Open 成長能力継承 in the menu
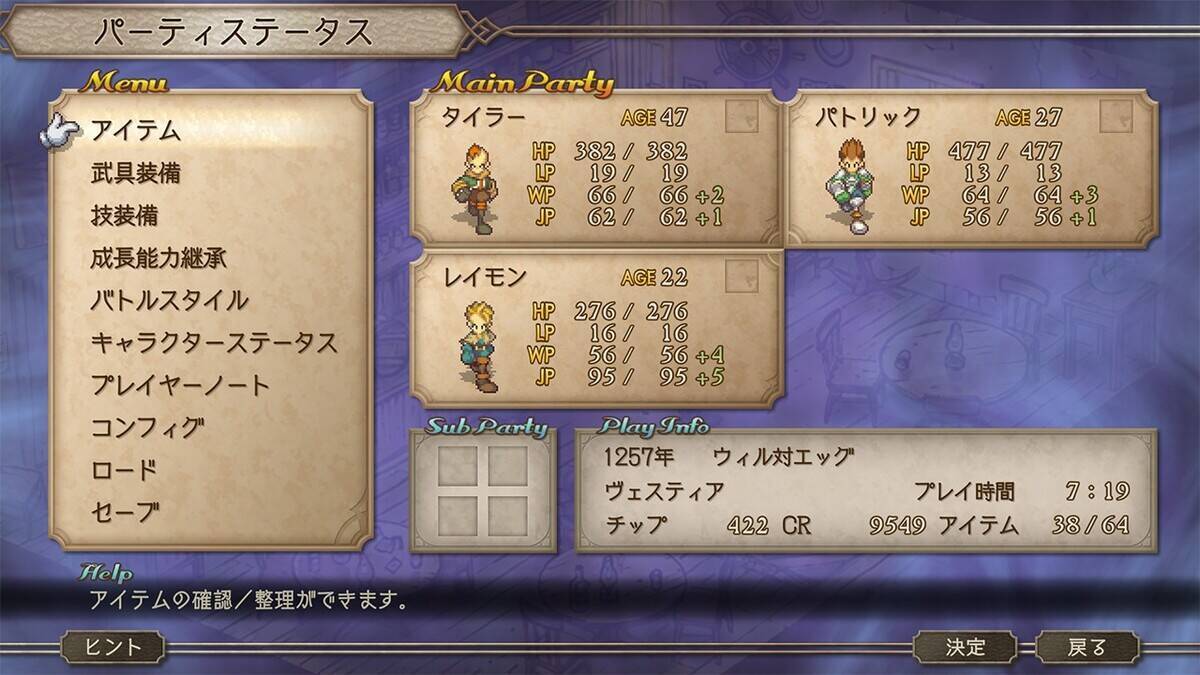 (158, 258)
